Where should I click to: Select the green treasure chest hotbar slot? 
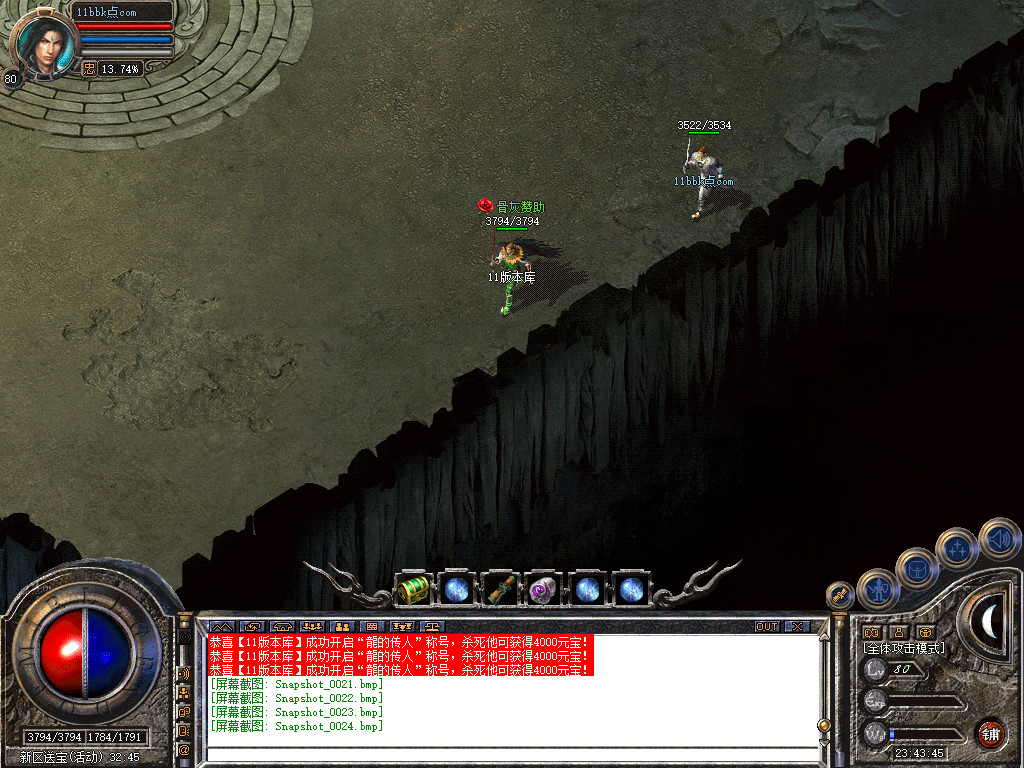[x=413, y=589]
